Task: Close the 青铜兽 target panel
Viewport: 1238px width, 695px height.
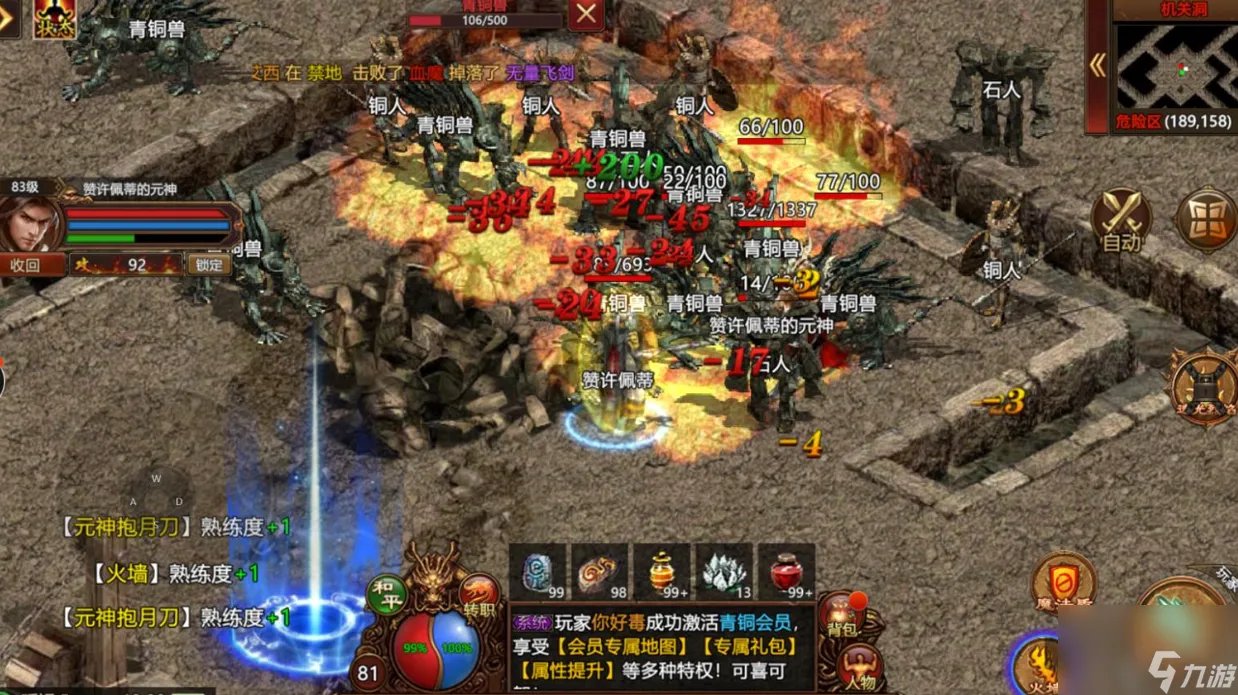Action: pyautogui.click(x=586, y=14)
